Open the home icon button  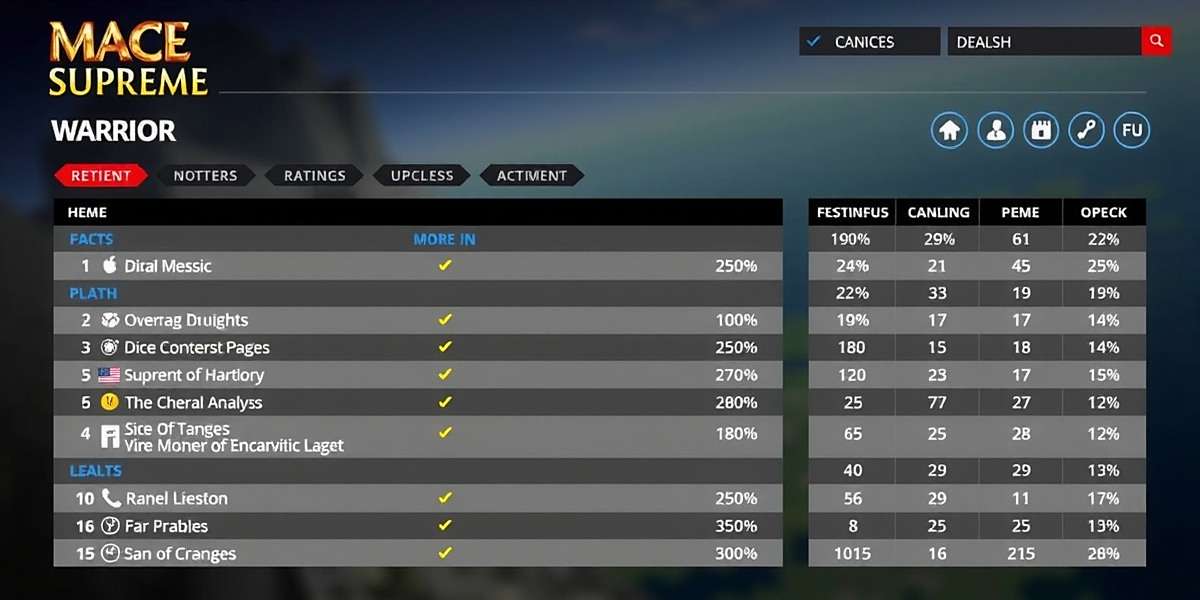[950, 130]
